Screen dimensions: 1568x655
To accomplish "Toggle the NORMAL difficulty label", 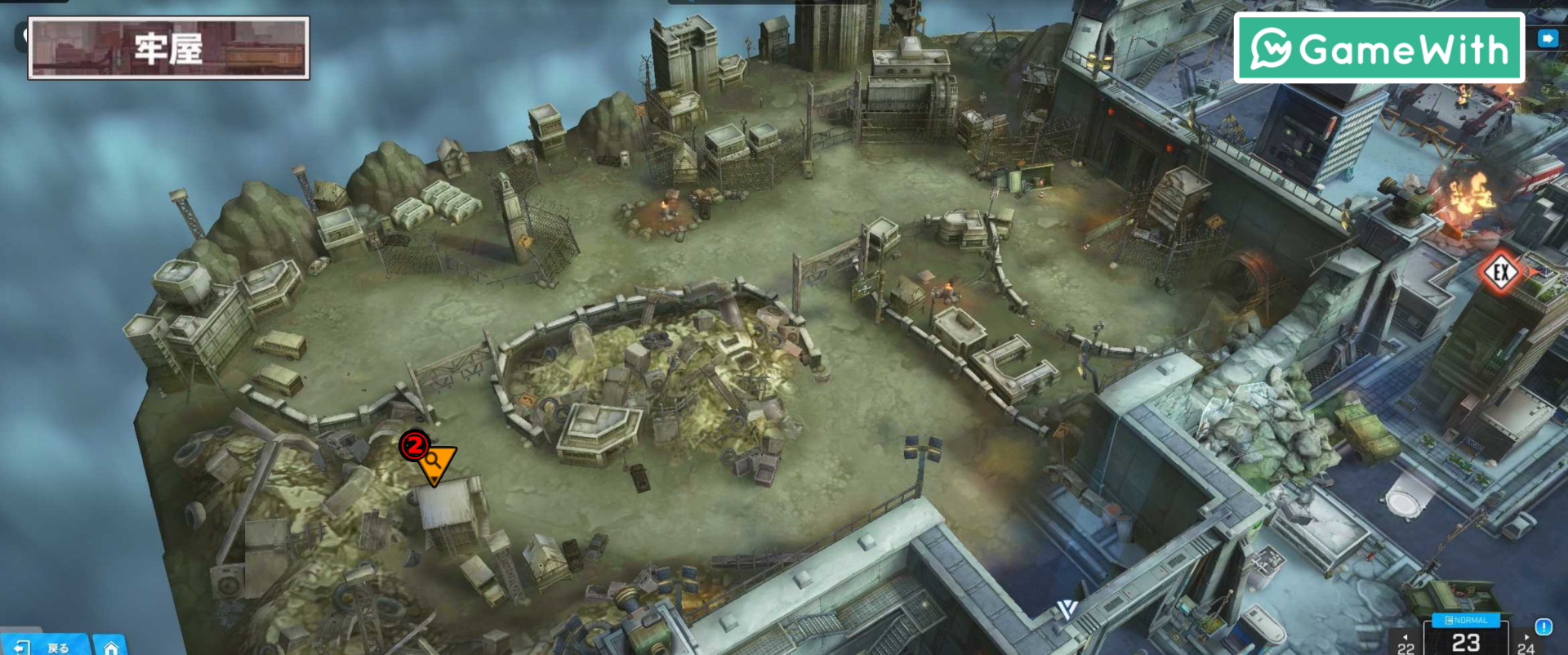I will (1466, 621).
